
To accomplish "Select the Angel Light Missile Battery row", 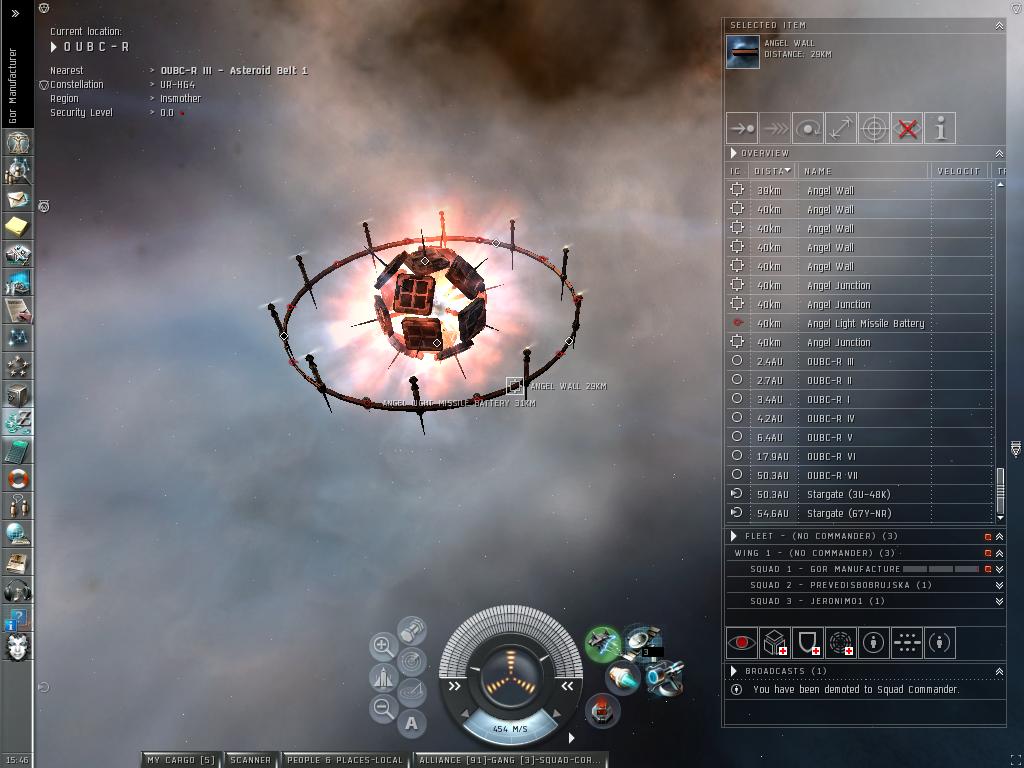I will pos(865,323).
